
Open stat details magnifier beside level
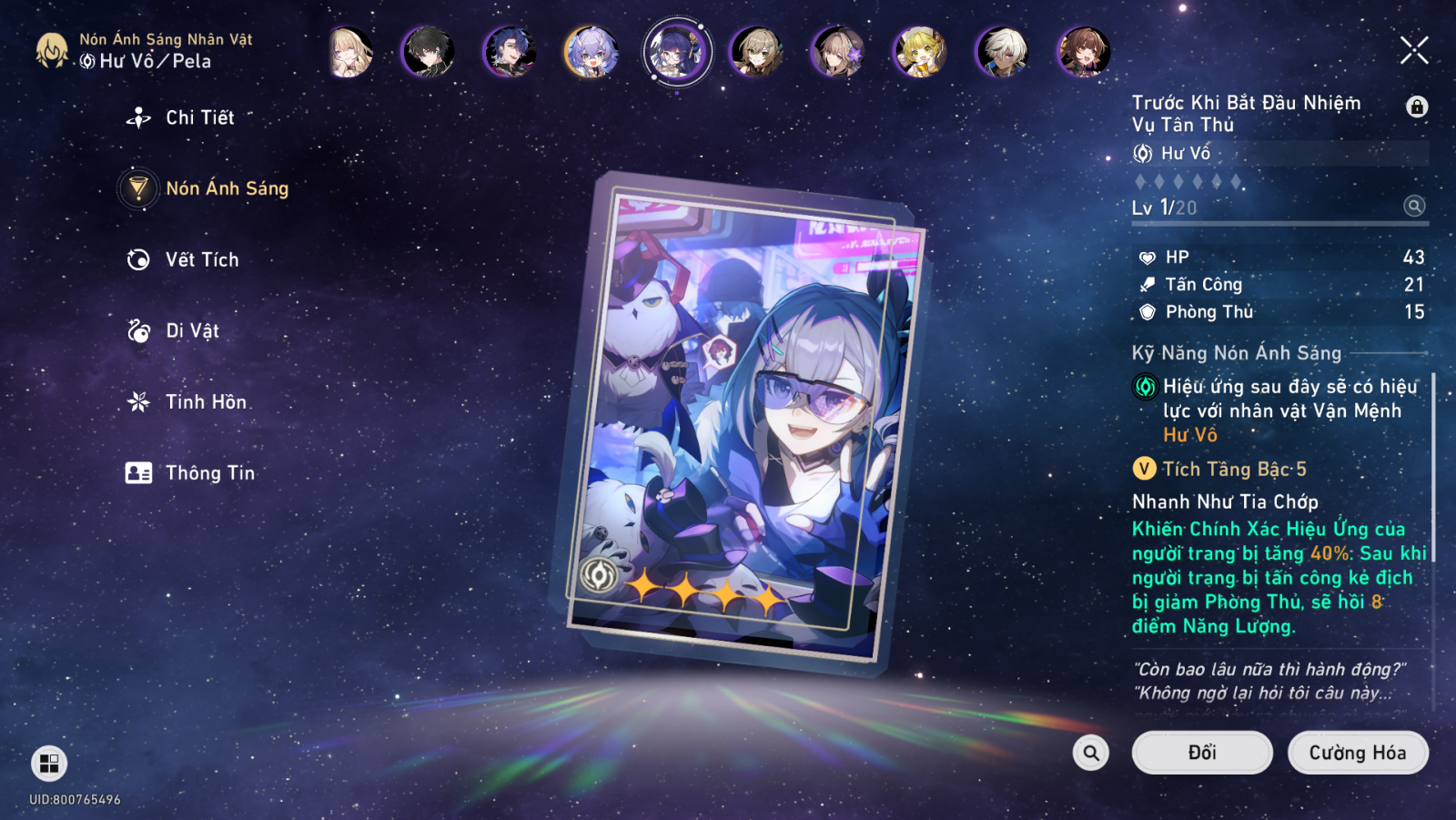[1414, 206]
